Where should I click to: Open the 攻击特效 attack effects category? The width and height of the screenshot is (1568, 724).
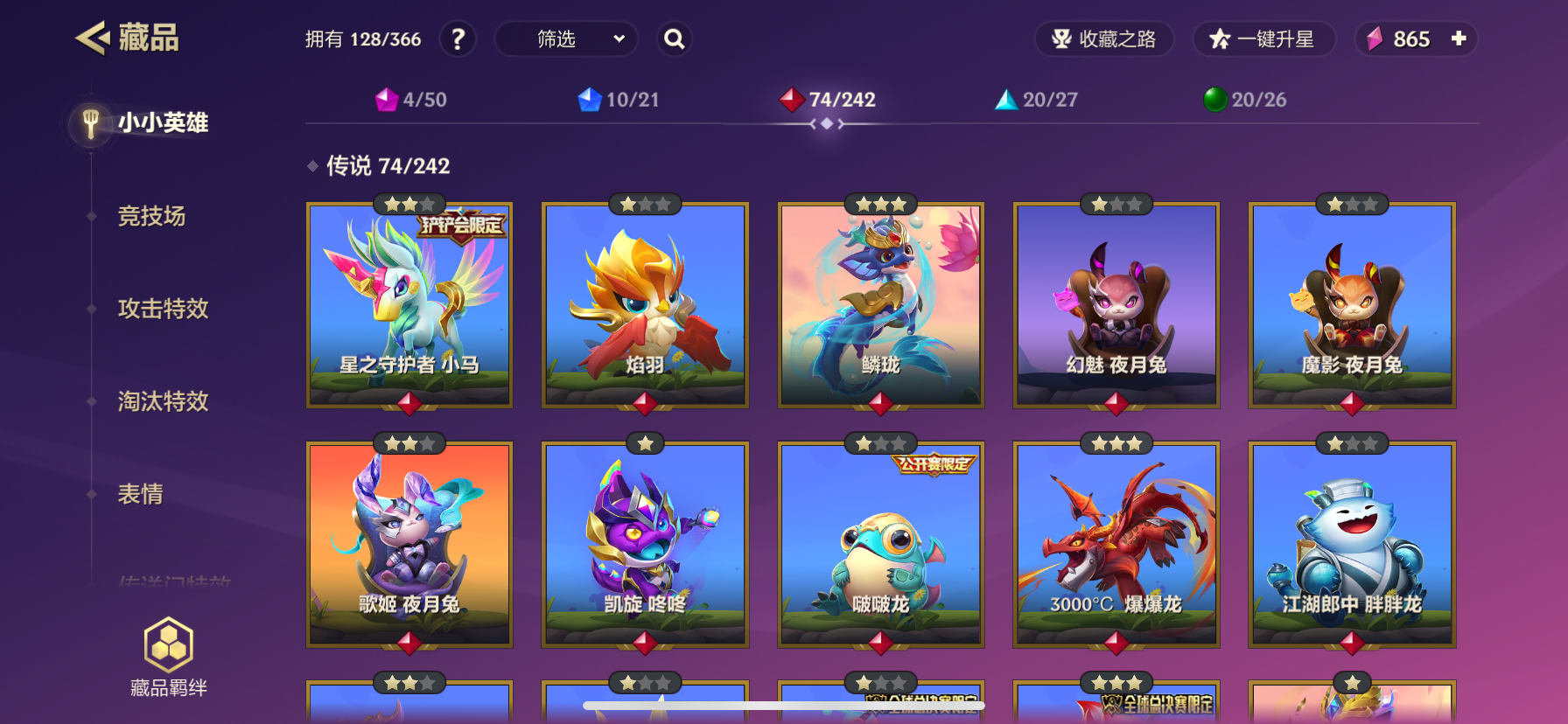pyautogui.click(x=163, y=309)
